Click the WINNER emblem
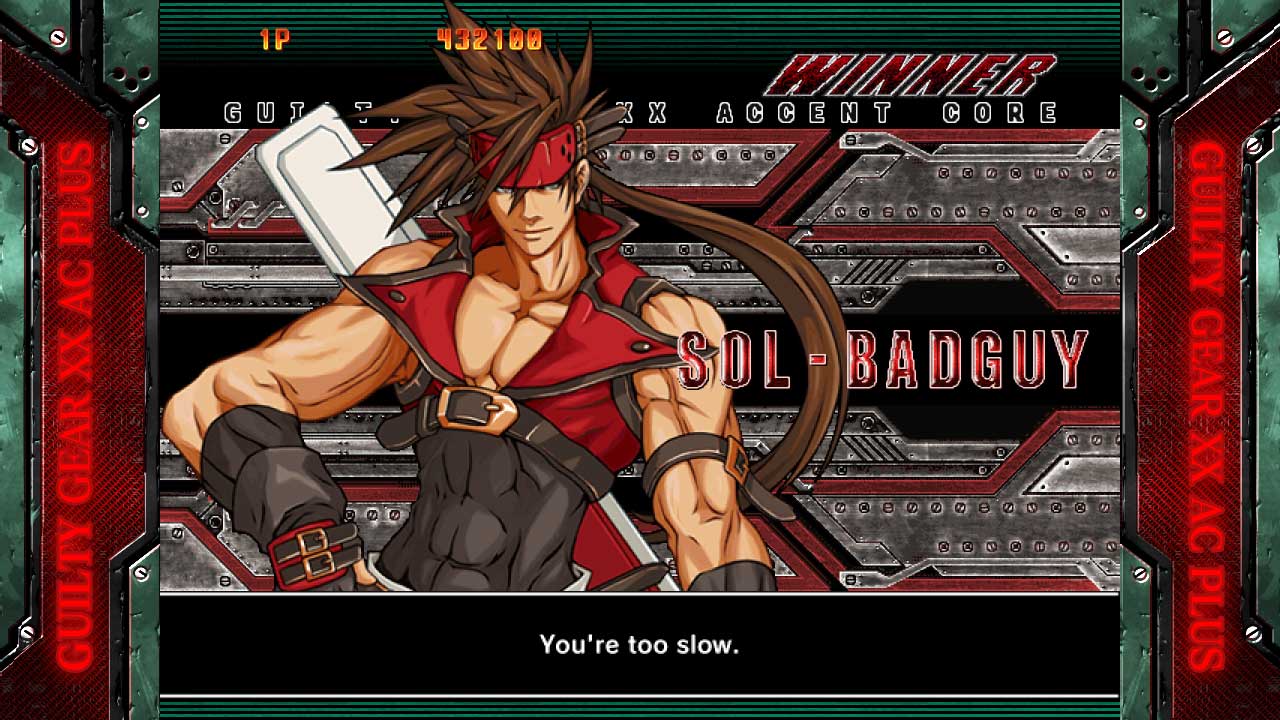1280x720 pixels. pyautogui.click(x=915, y=72)
